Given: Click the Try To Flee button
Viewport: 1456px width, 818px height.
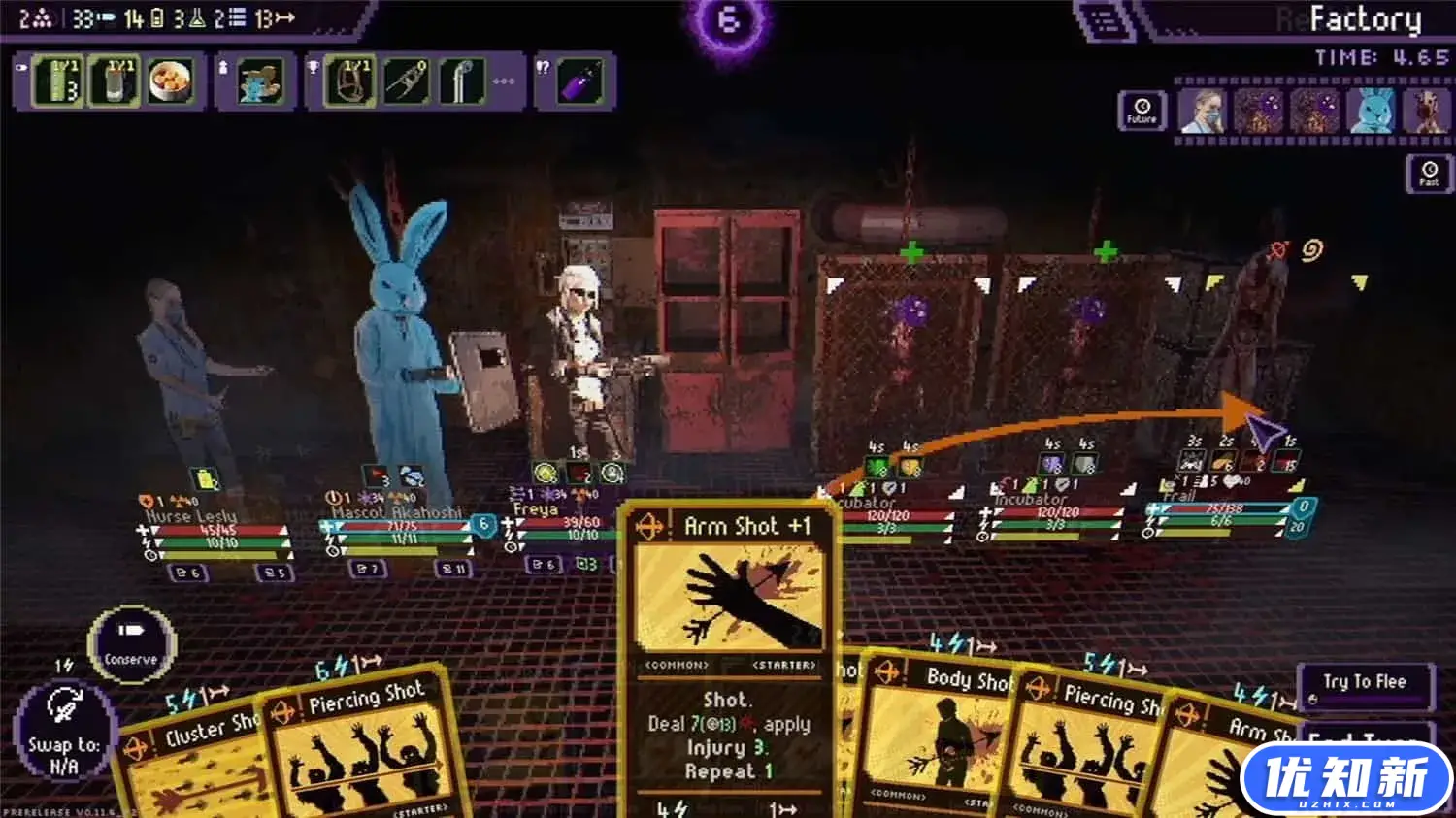Looking at the screenshot, I should [x=1365, y=685].
